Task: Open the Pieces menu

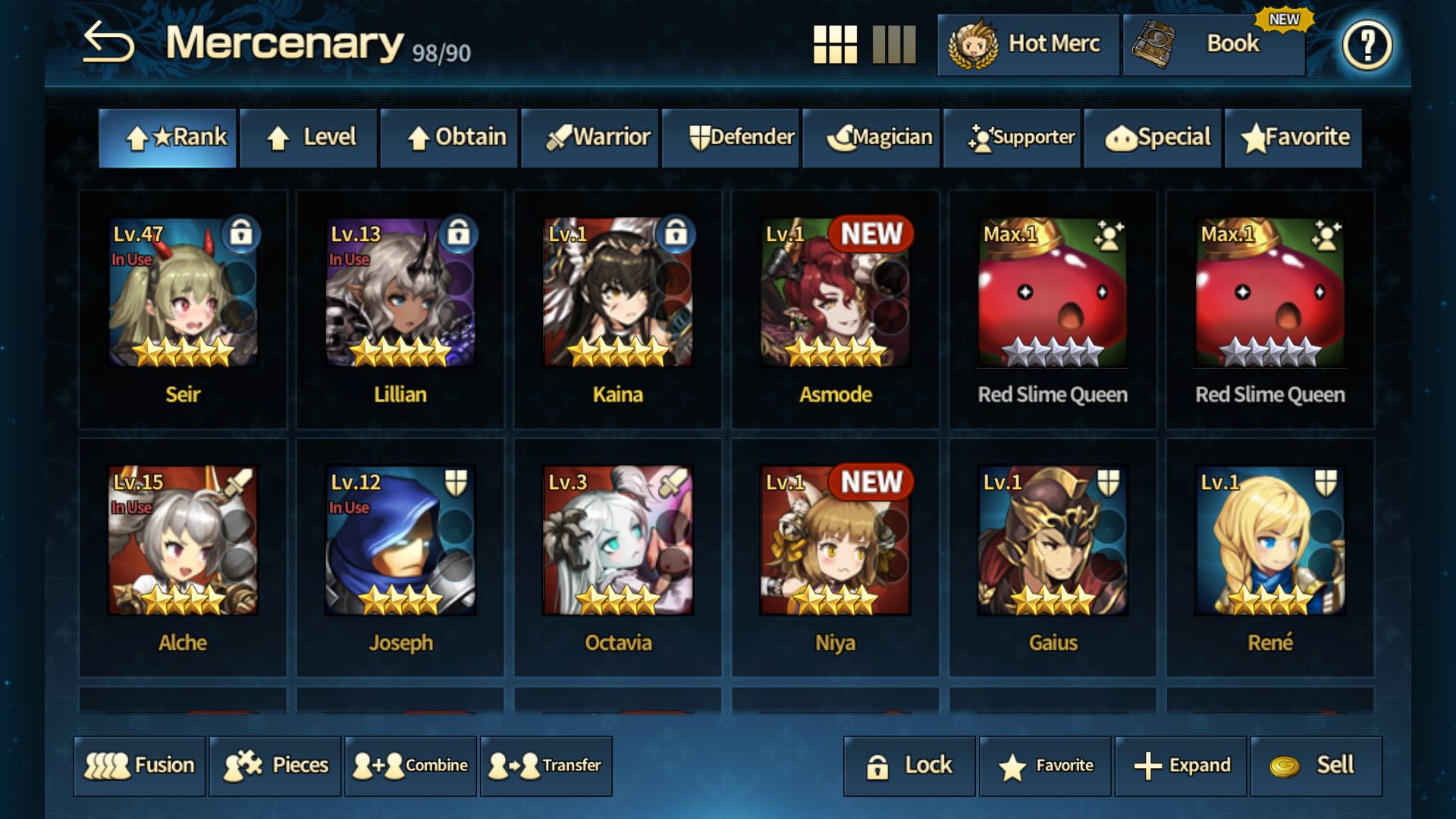Action: coord(275,766)
